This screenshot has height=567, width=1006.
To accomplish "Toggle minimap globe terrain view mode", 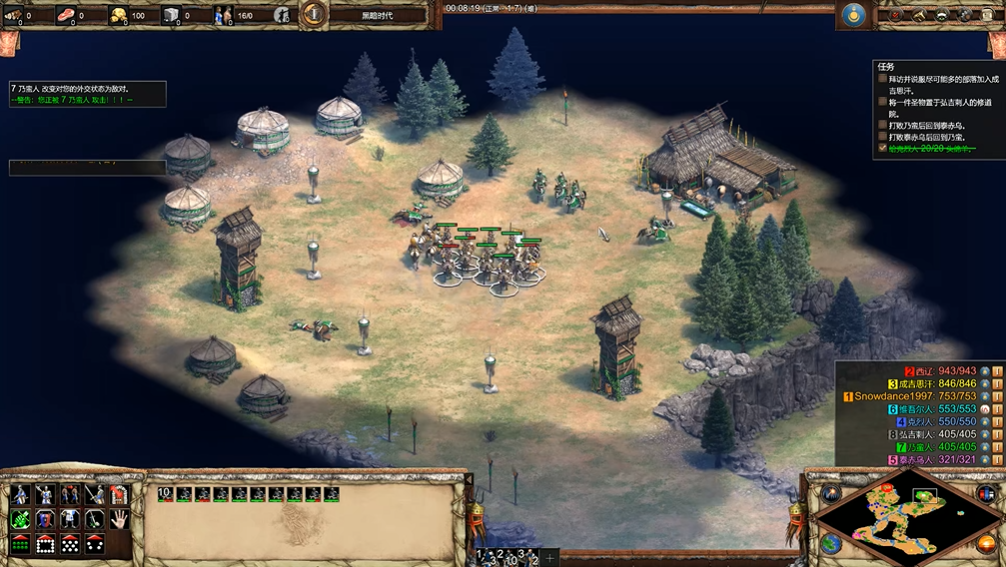I will pos(832,543).
